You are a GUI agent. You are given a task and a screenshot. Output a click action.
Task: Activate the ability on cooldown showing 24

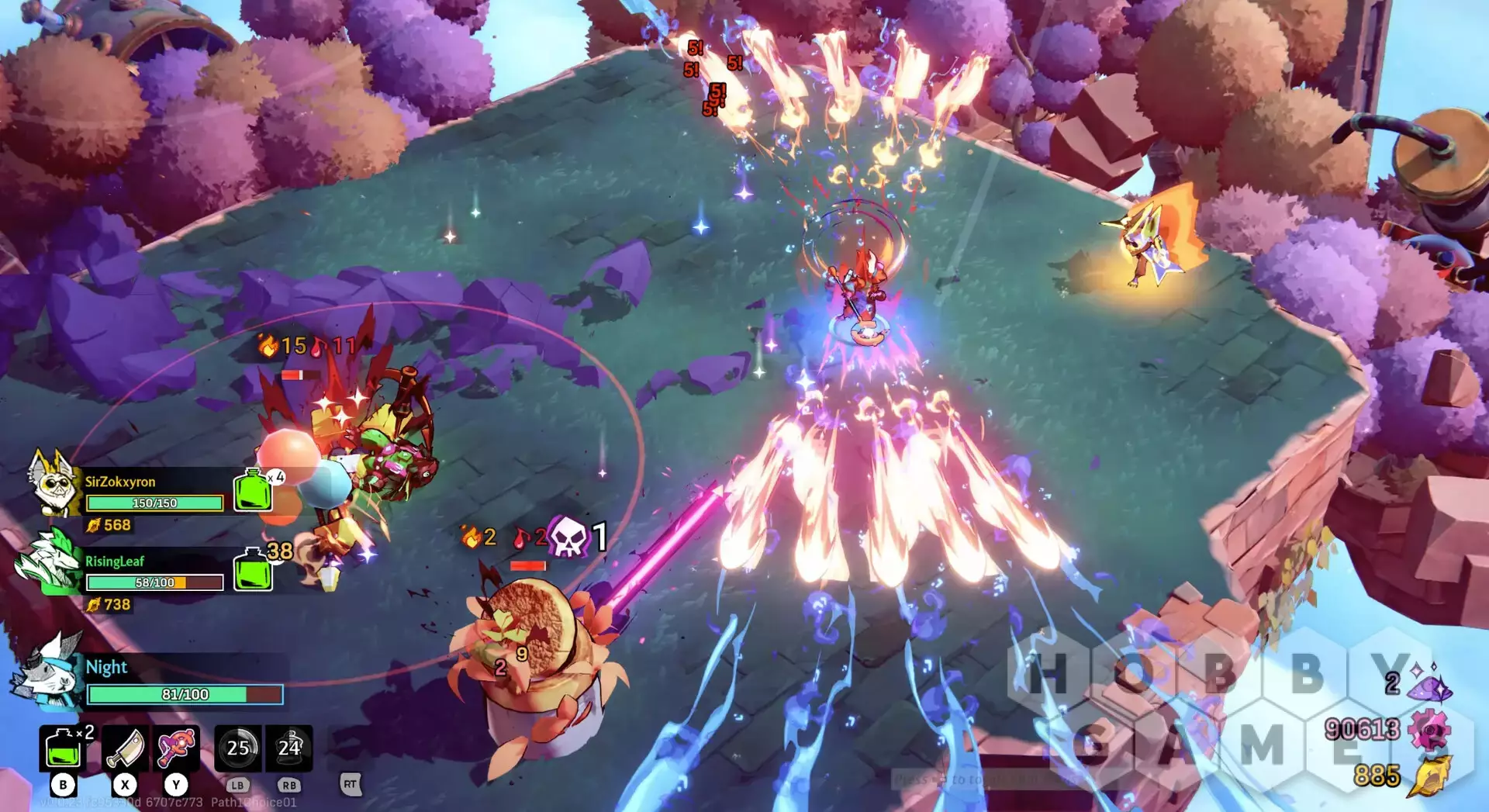tap(289, 748)
